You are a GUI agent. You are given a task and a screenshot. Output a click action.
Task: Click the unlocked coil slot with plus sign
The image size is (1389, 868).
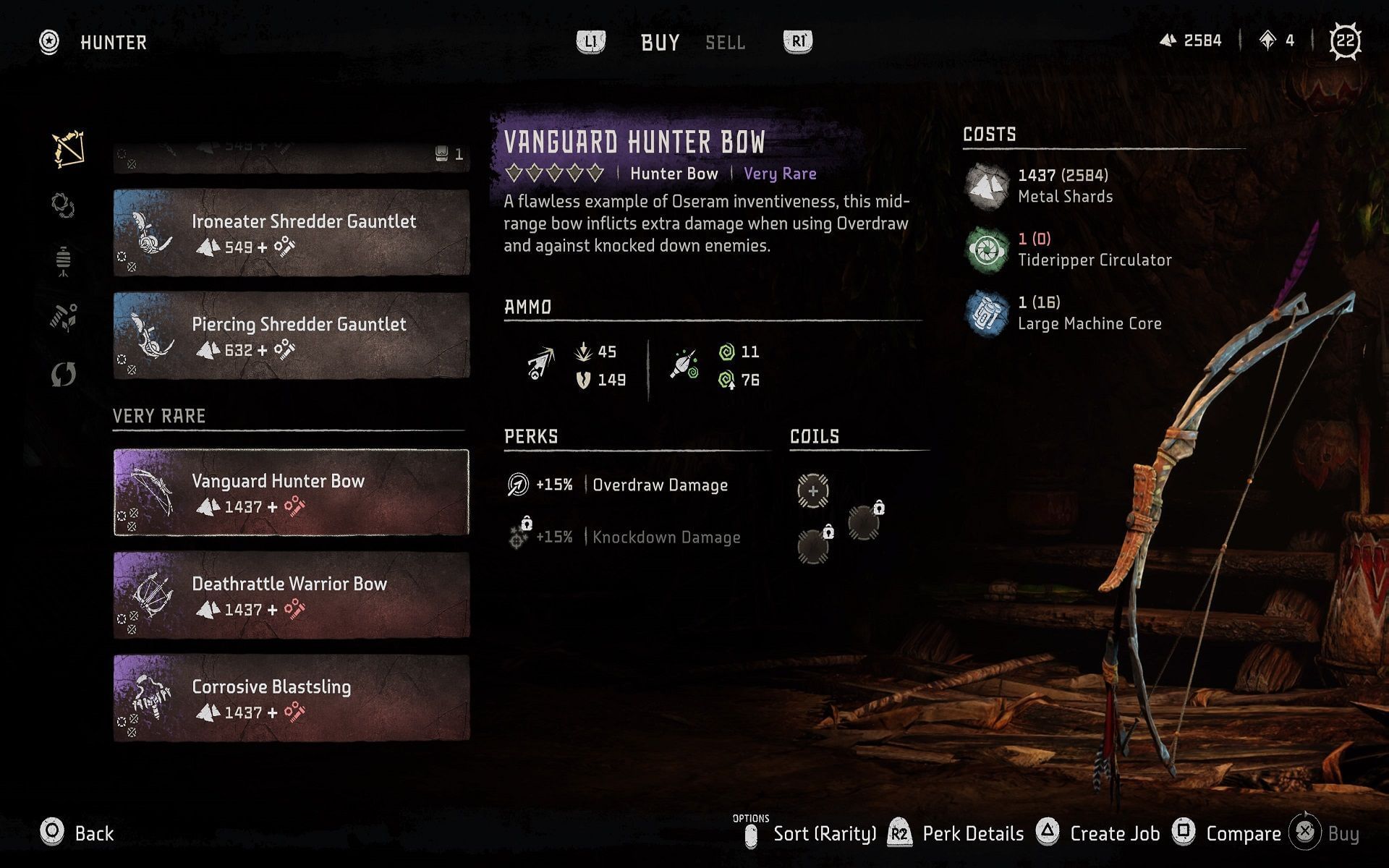pos(815,489)
